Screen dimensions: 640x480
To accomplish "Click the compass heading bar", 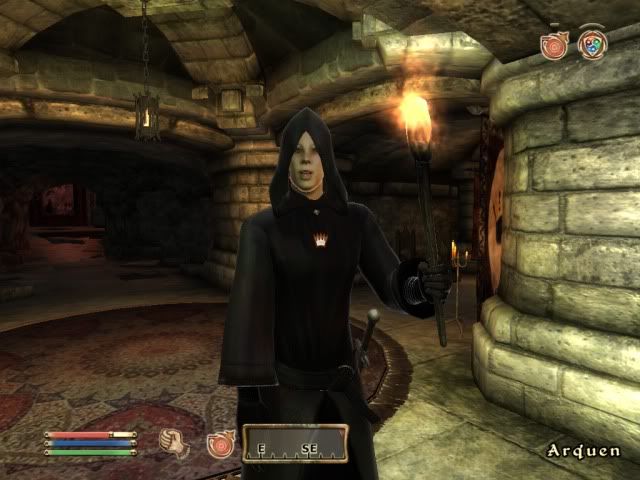I will [x=296, y=443].
